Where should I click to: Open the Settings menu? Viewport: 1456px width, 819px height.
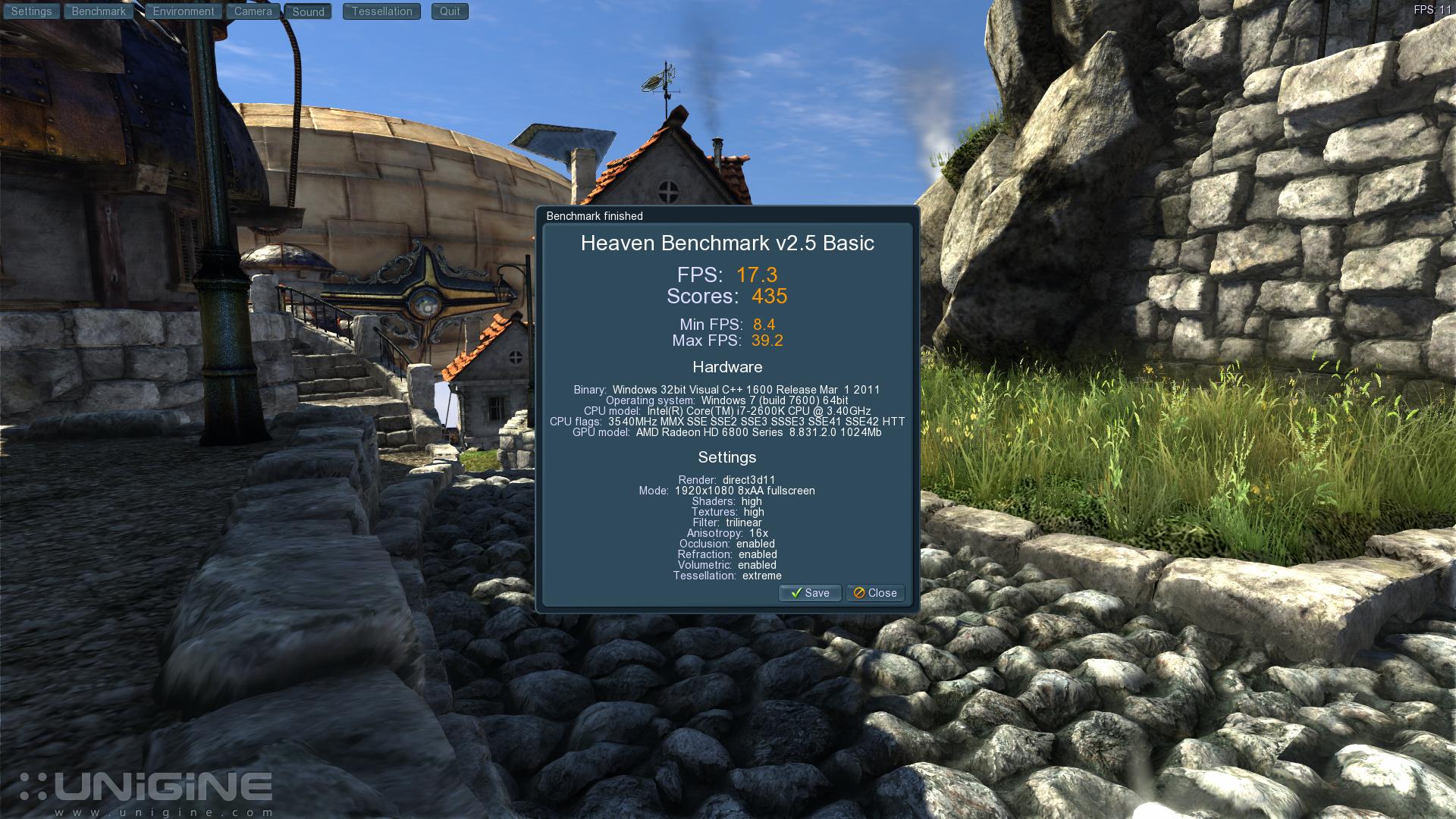(x=31, y=11)
